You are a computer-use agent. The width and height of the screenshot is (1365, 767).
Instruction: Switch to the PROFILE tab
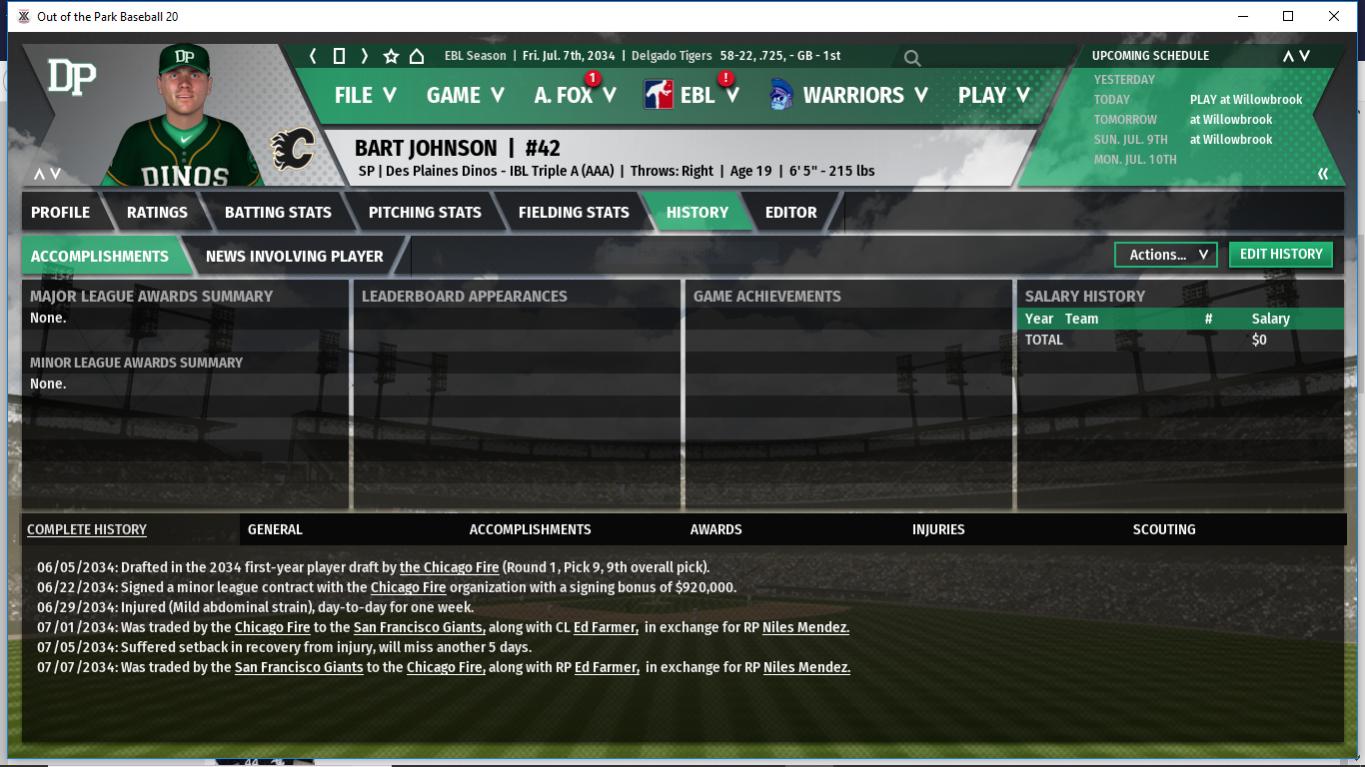click(x=60, y=212)
